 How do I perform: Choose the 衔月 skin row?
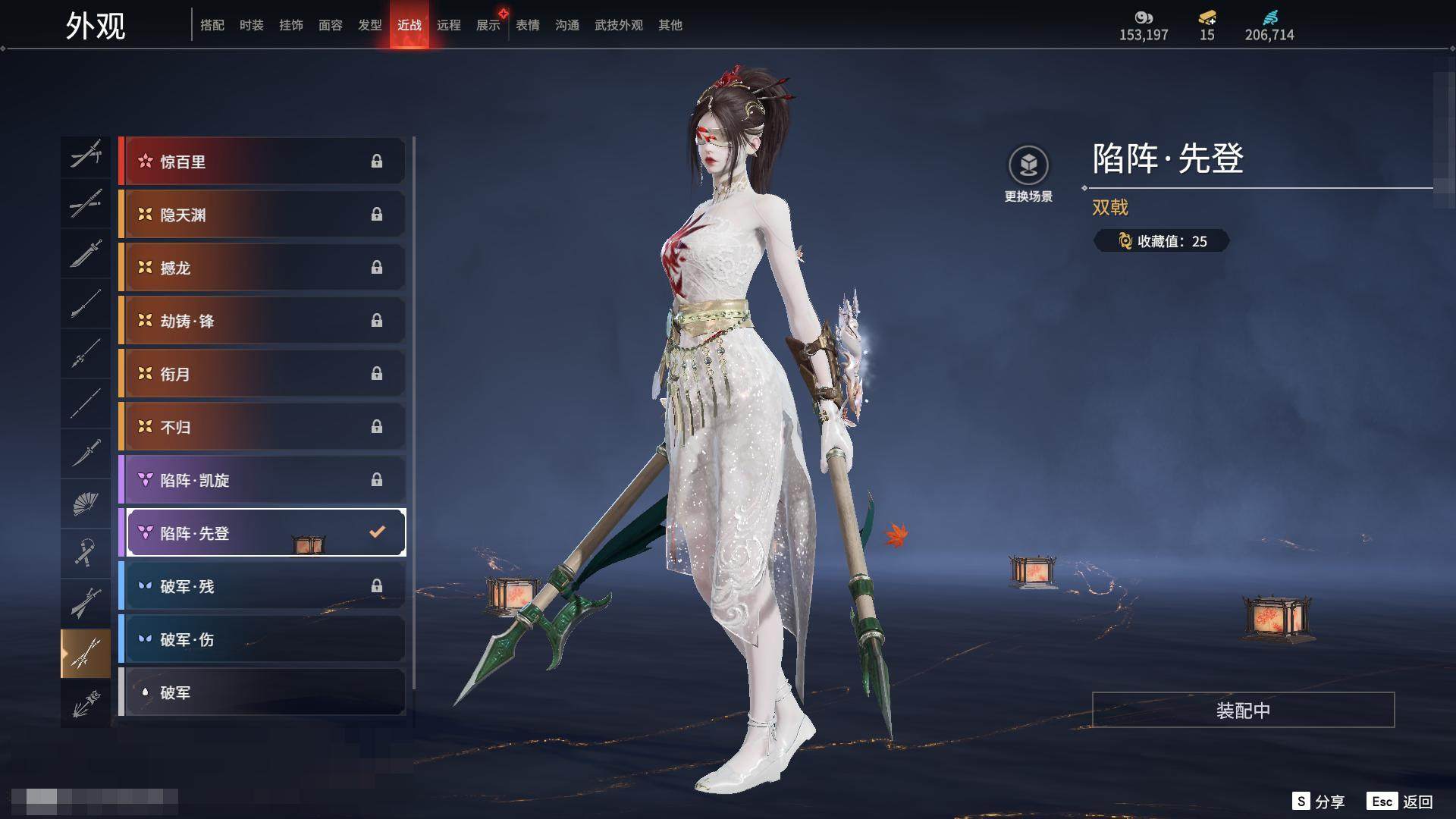click(x=262, y=374)
